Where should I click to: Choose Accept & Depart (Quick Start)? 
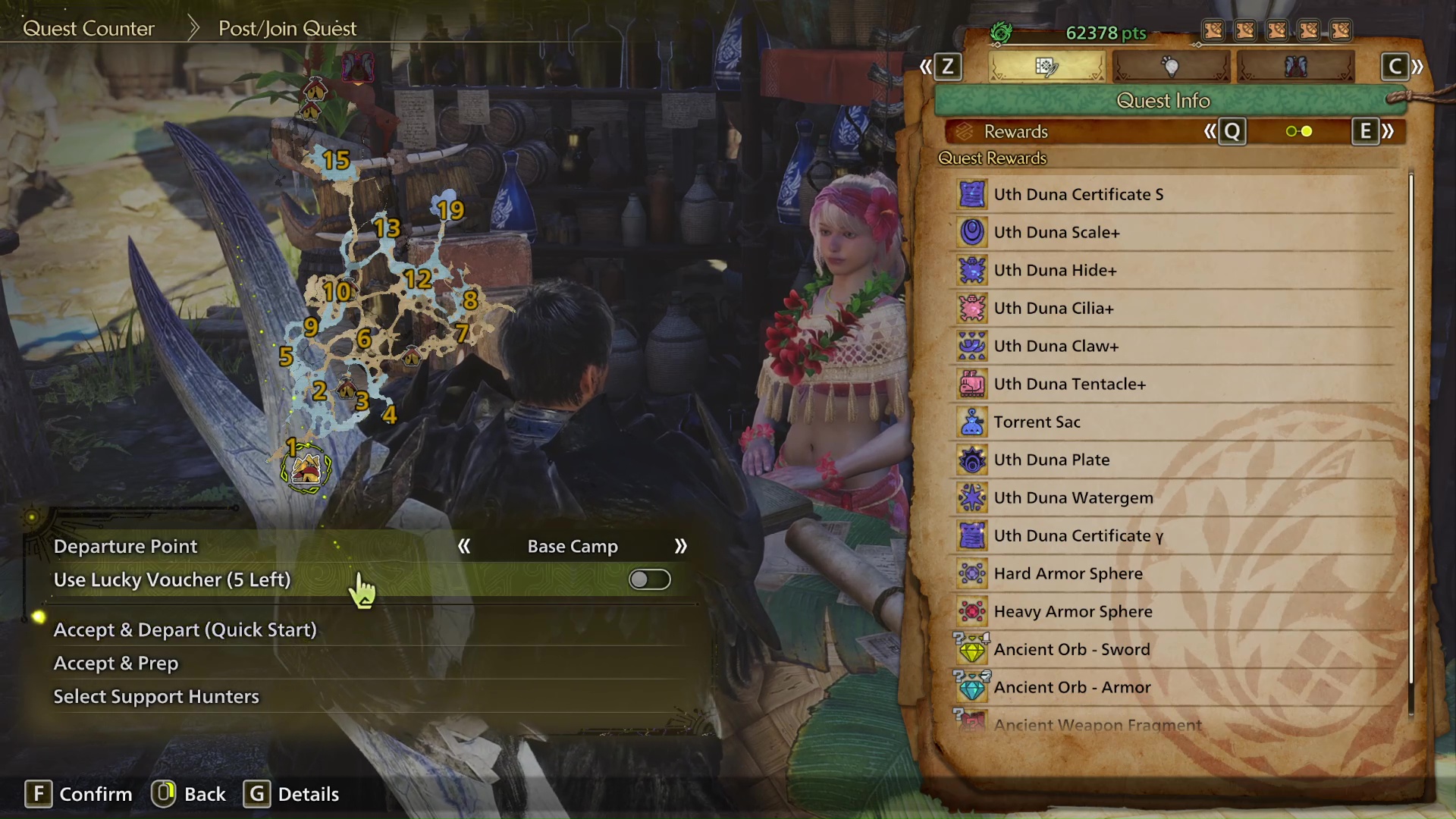pyautogui.click(x=185, y=630)
